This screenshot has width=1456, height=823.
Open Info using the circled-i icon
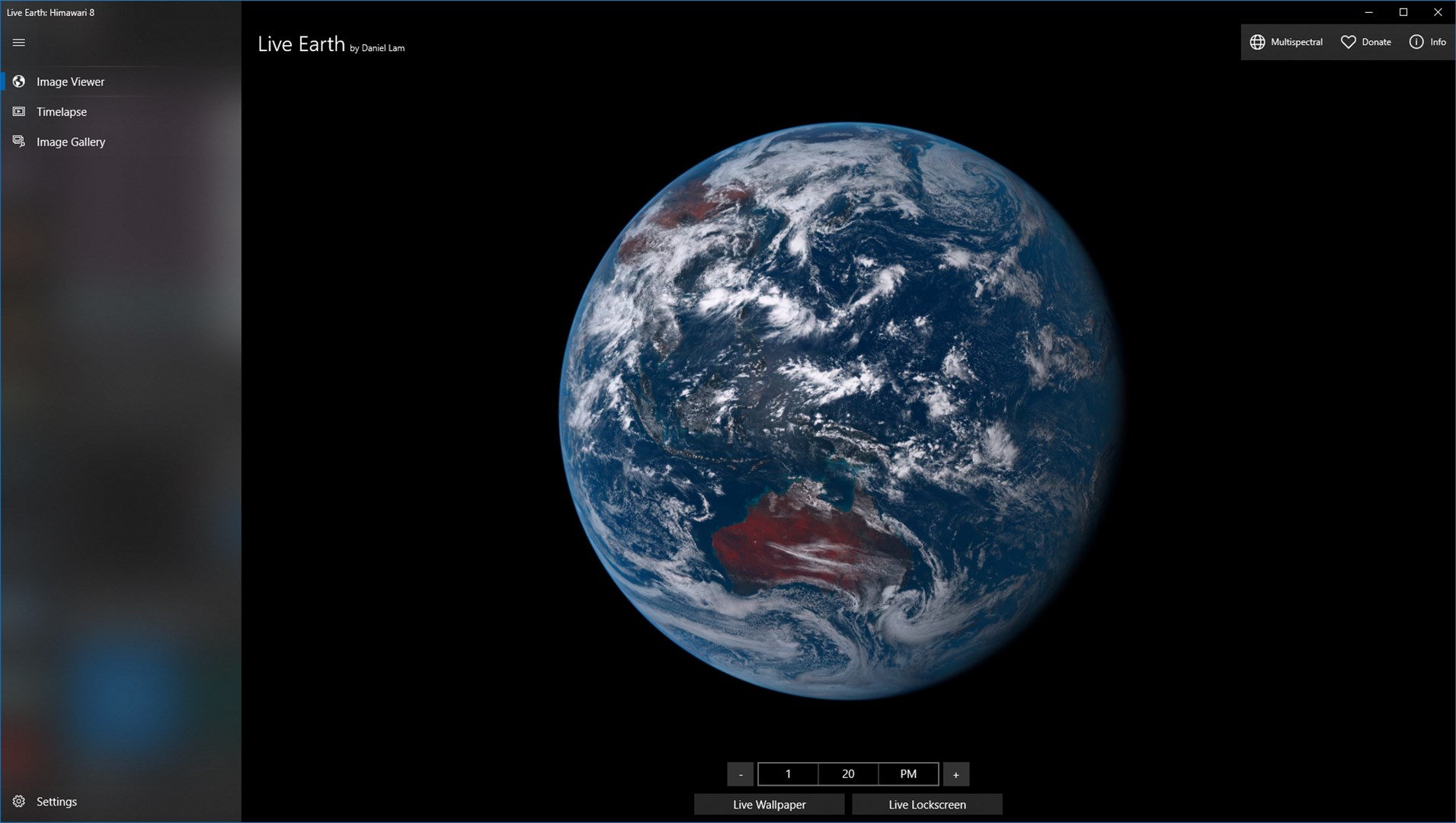1416,42
